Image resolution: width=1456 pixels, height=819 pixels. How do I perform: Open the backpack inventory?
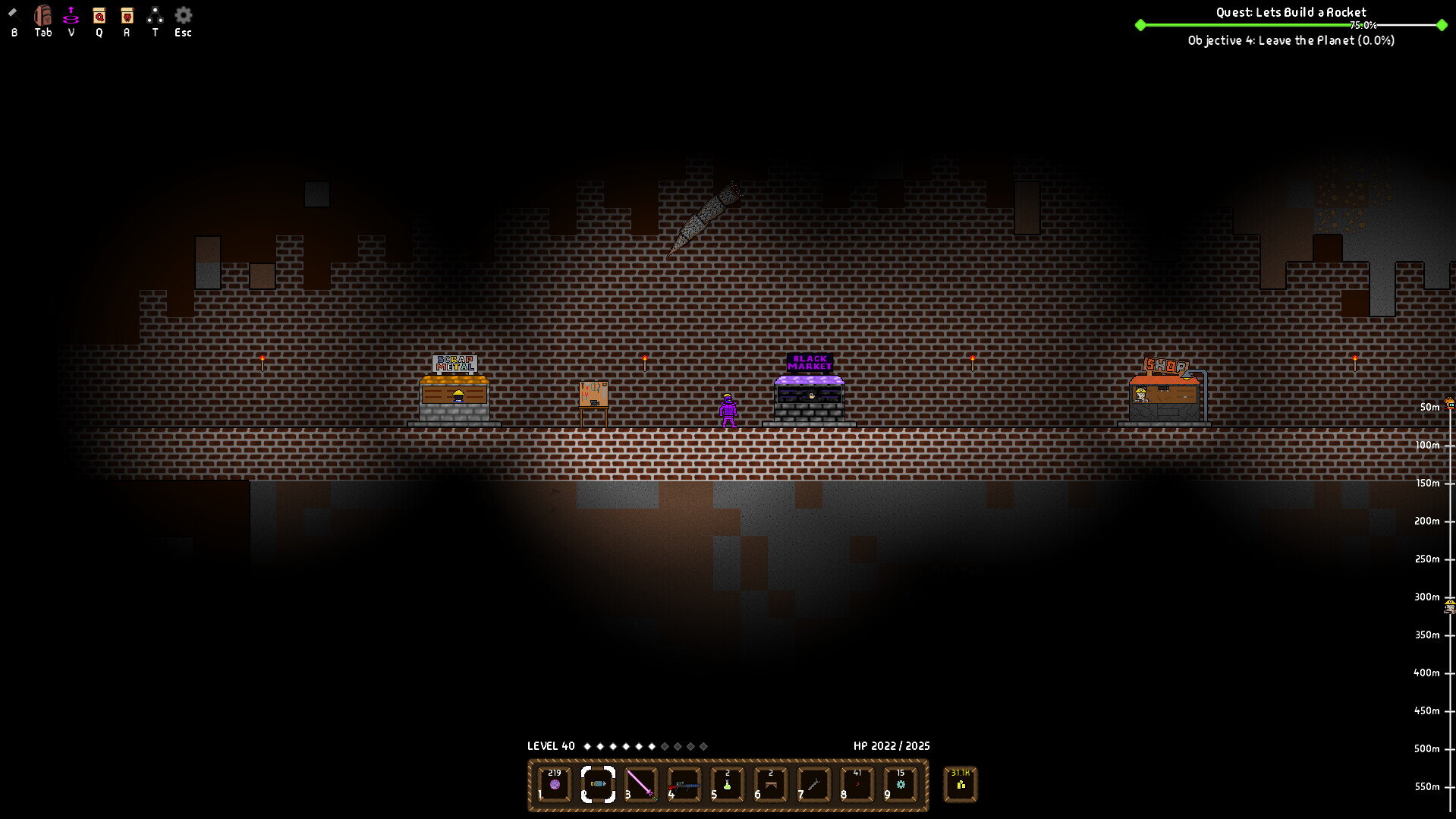[42, 15]
